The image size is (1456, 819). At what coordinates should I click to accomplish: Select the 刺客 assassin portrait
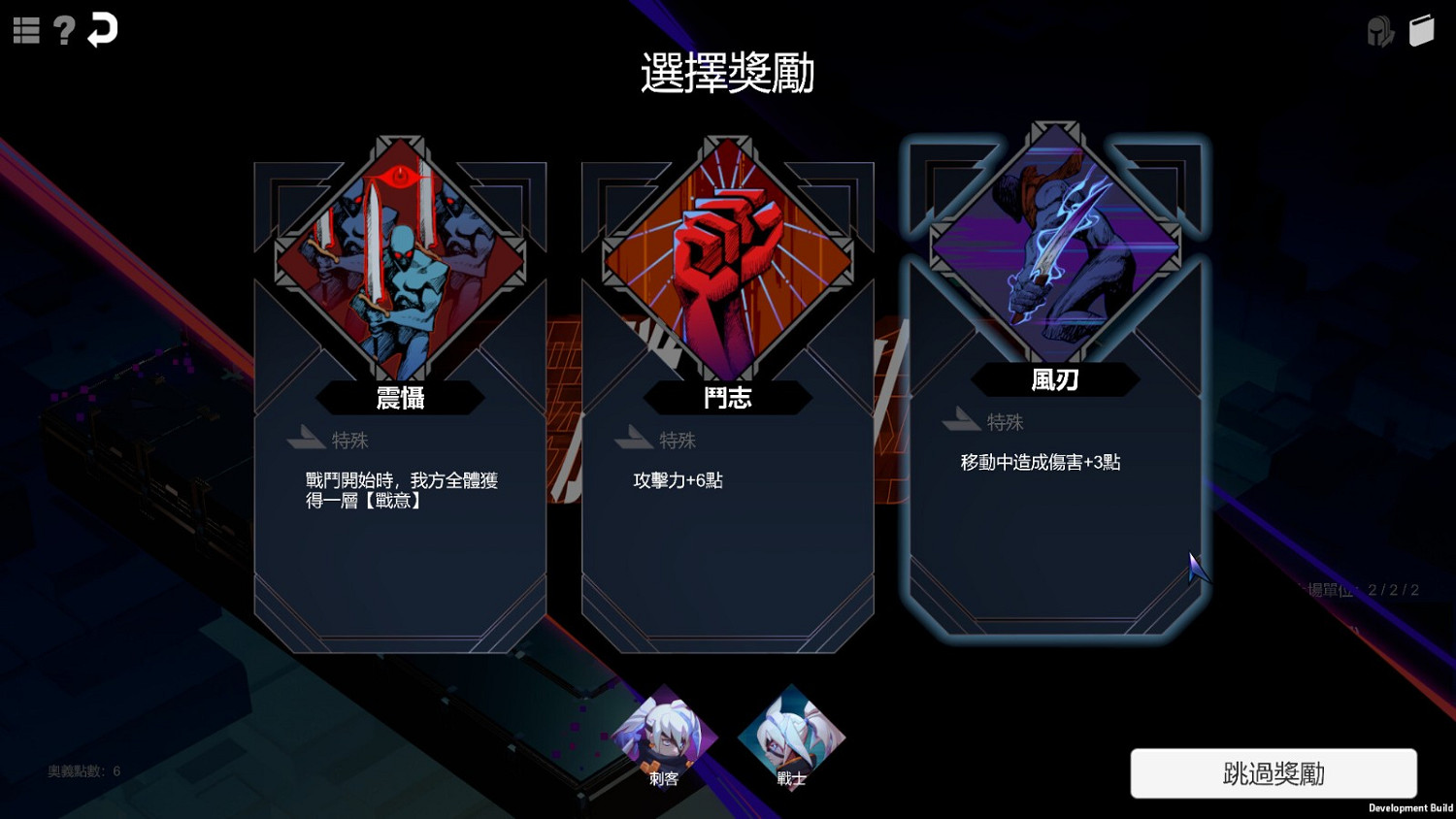coord(666,737)
